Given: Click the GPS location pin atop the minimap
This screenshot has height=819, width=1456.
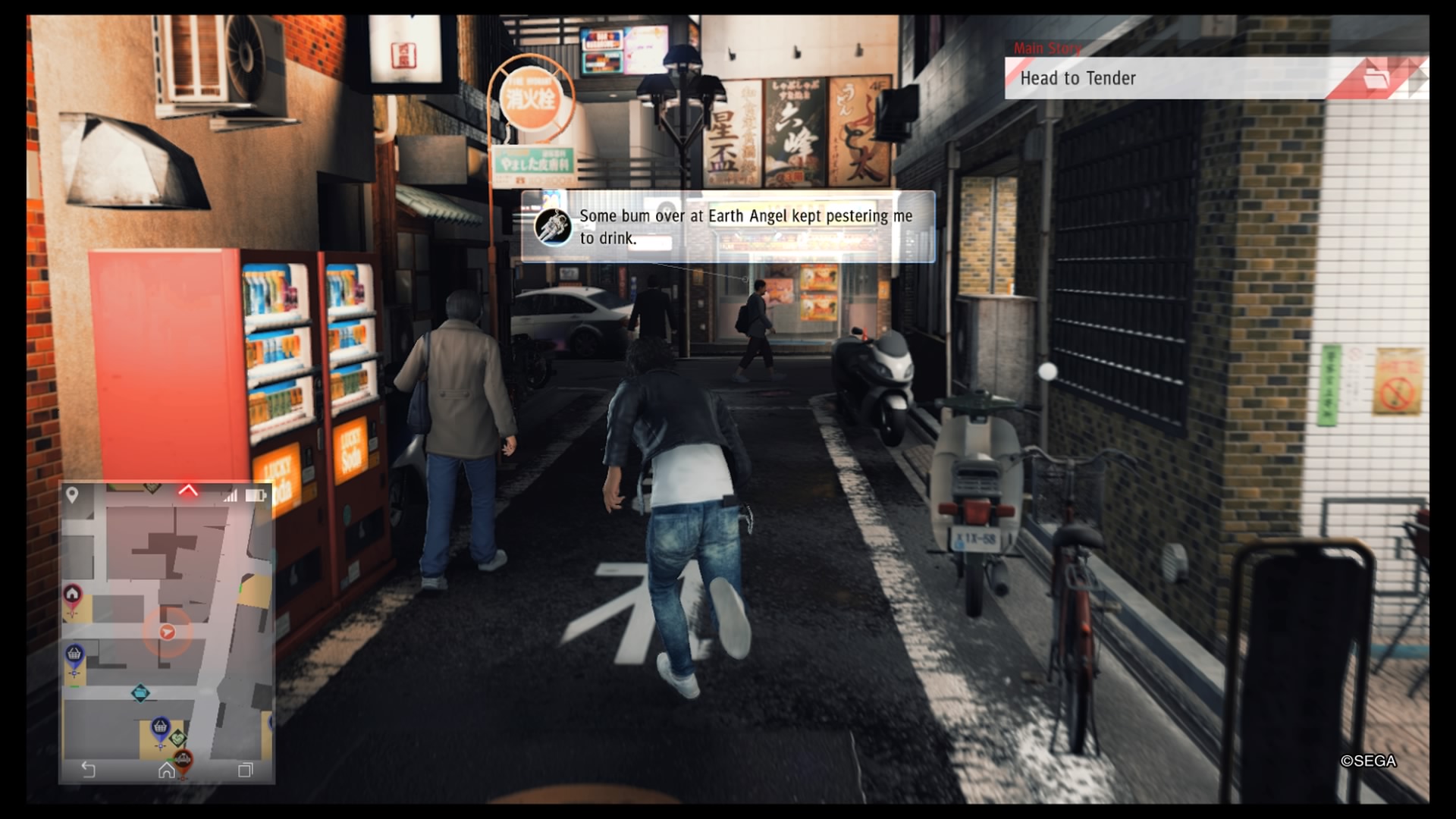Looking at the screenshot, I should 73,494.
